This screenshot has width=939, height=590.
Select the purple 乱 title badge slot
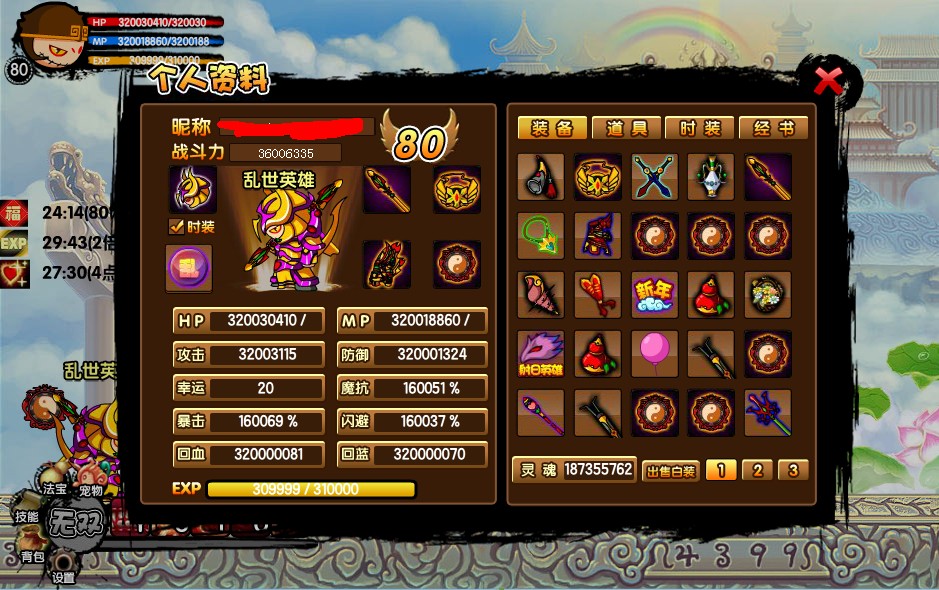tap(188, 268)
